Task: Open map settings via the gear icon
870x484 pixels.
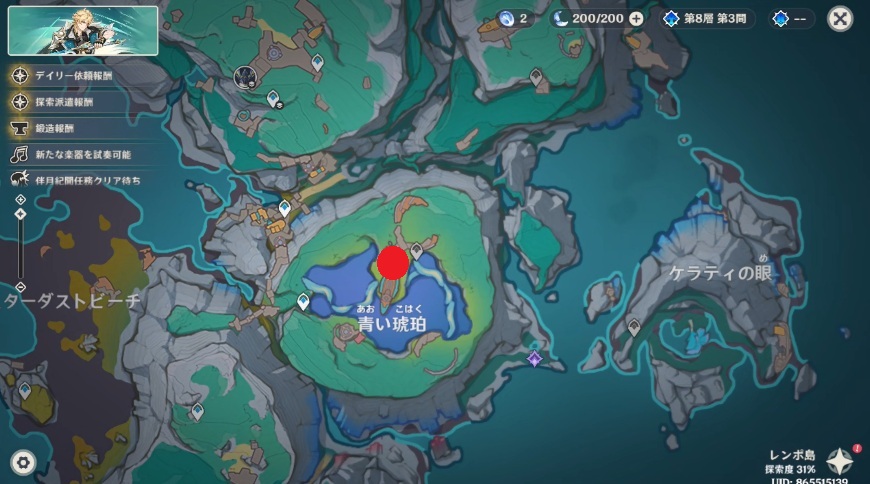Action: point(22,462)
